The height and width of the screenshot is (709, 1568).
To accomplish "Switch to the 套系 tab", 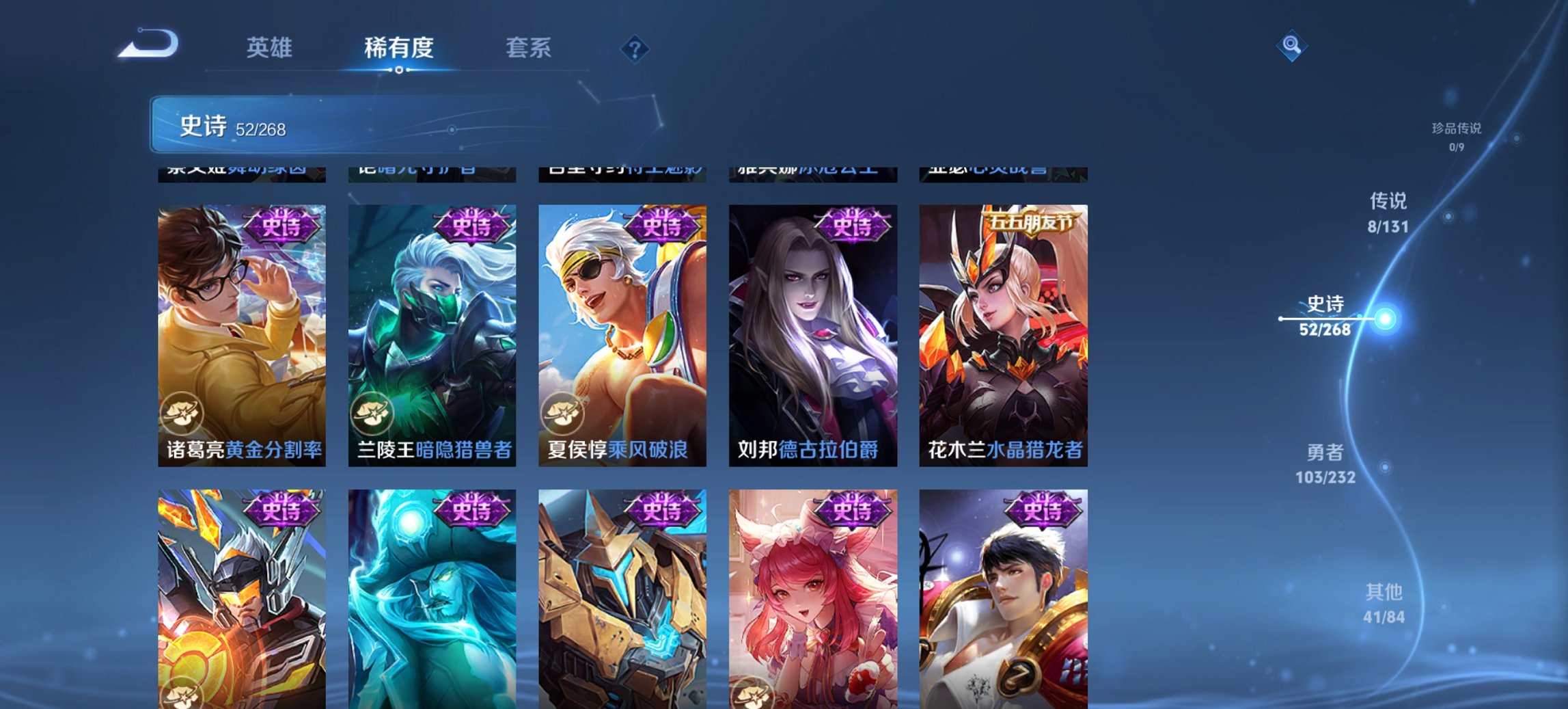I will tap(529, 48).
